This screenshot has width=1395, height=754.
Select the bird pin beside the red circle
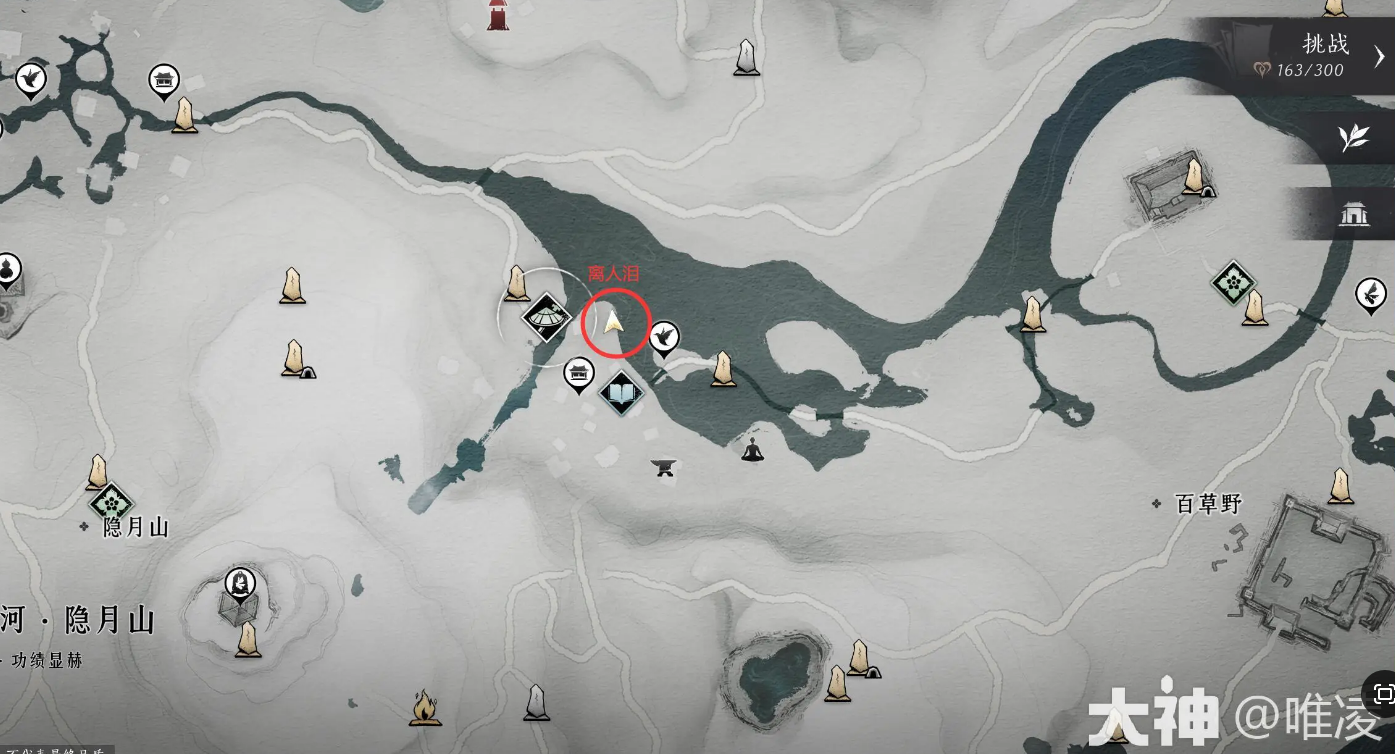664,337
